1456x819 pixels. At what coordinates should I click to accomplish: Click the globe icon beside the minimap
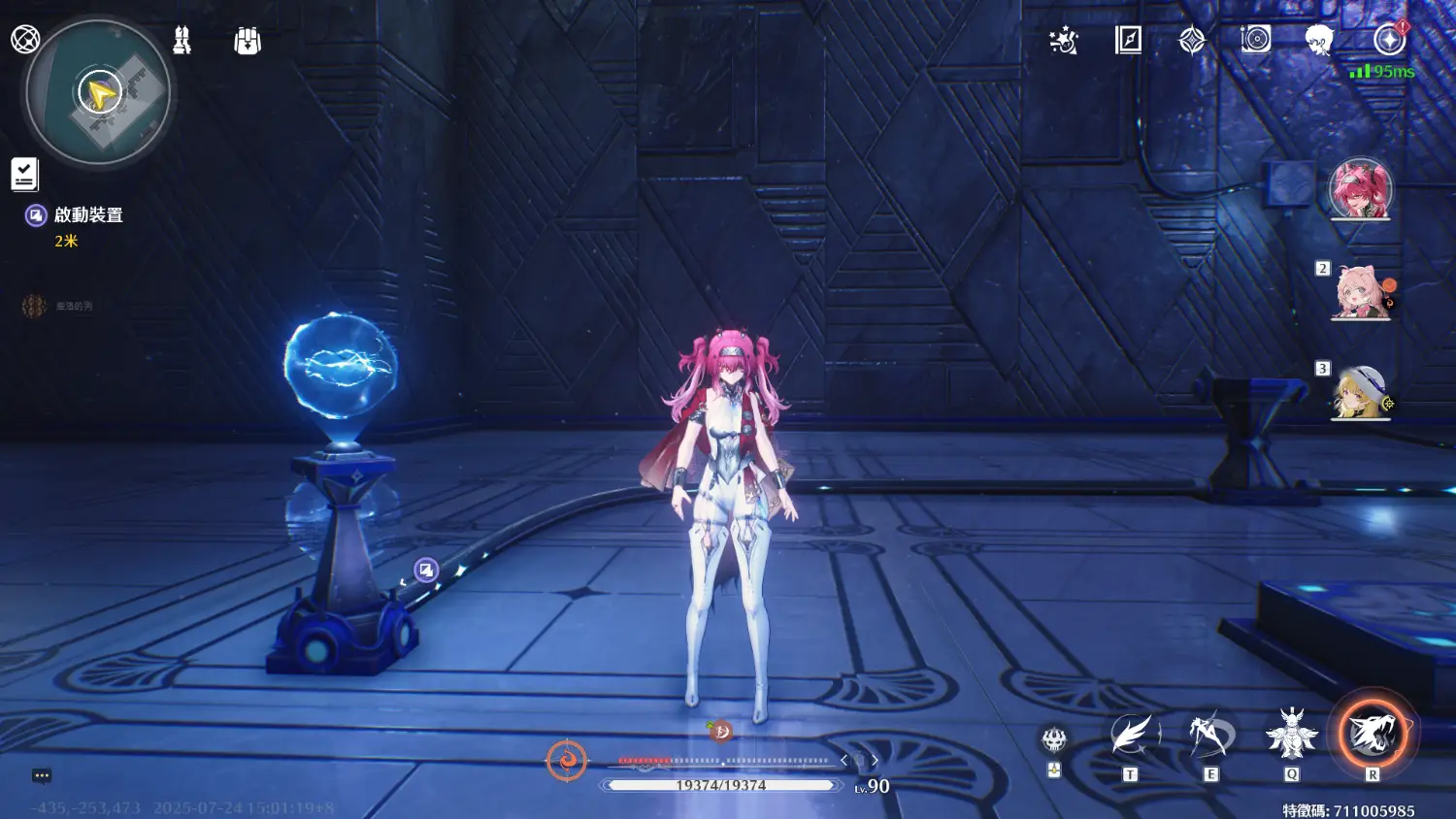click(x=24, y=39)
